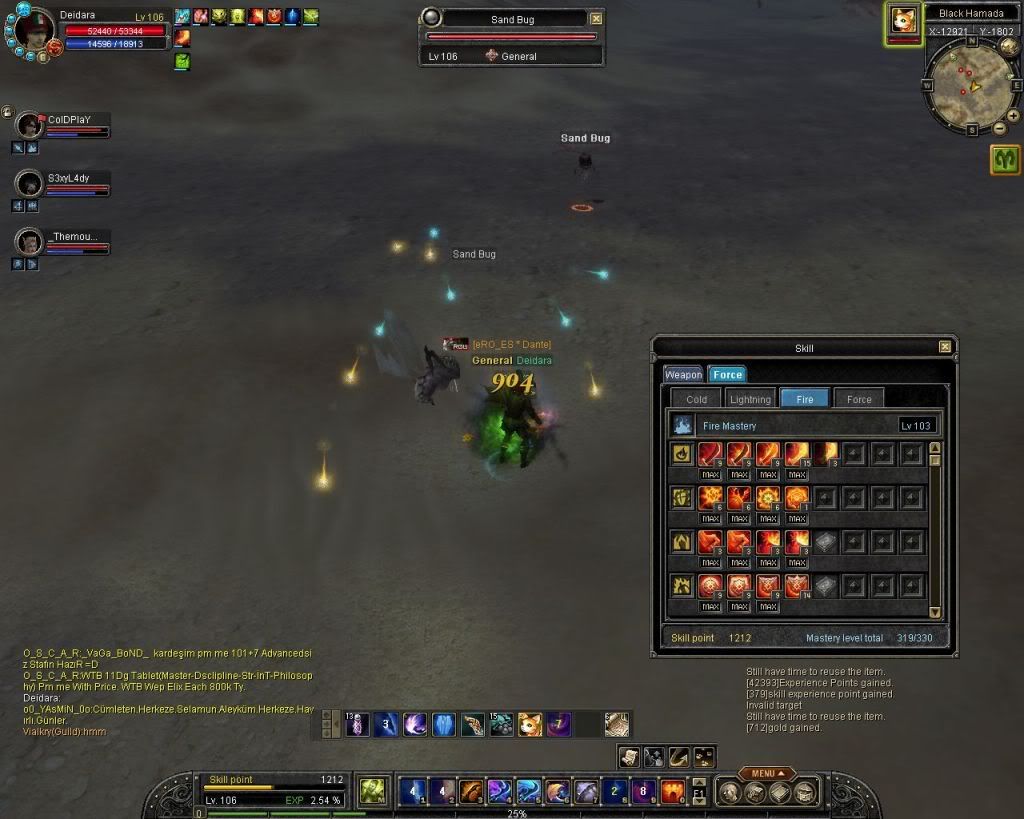The image size is (1024, 819).
Task: Select party member ColDPlaY
Action: 31,126
